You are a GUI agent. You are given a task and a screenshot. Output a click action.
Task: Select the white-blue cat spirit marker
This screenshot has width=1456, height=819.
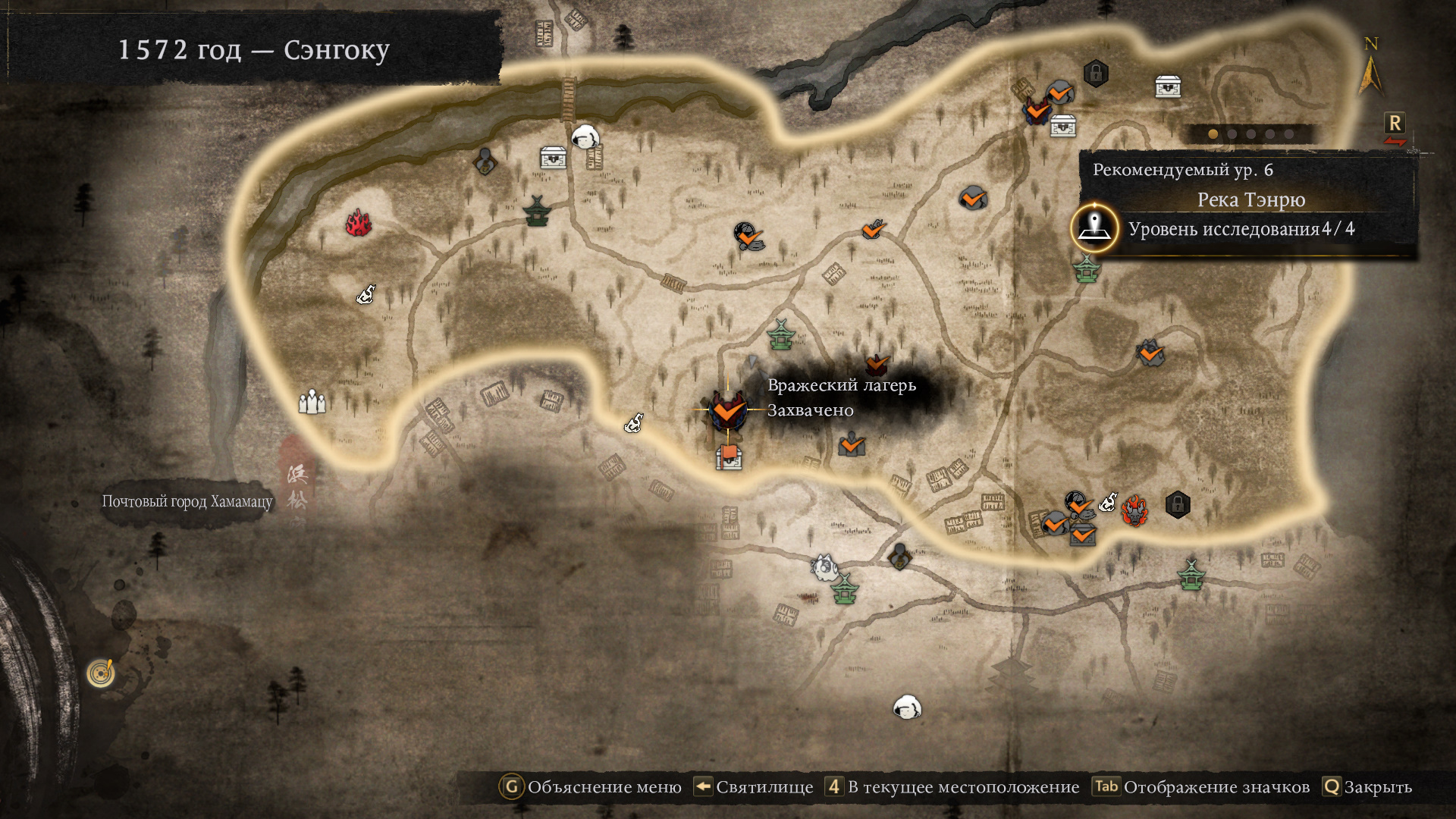point(824,566)
